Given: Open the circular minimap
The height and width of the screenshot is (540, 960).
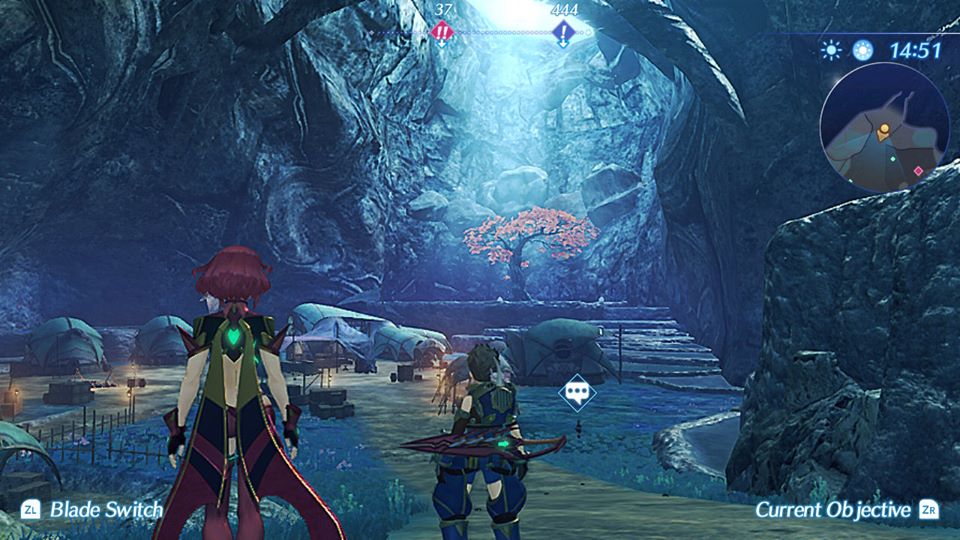Looking at the screenshot, I should click(x=883, y=134).
